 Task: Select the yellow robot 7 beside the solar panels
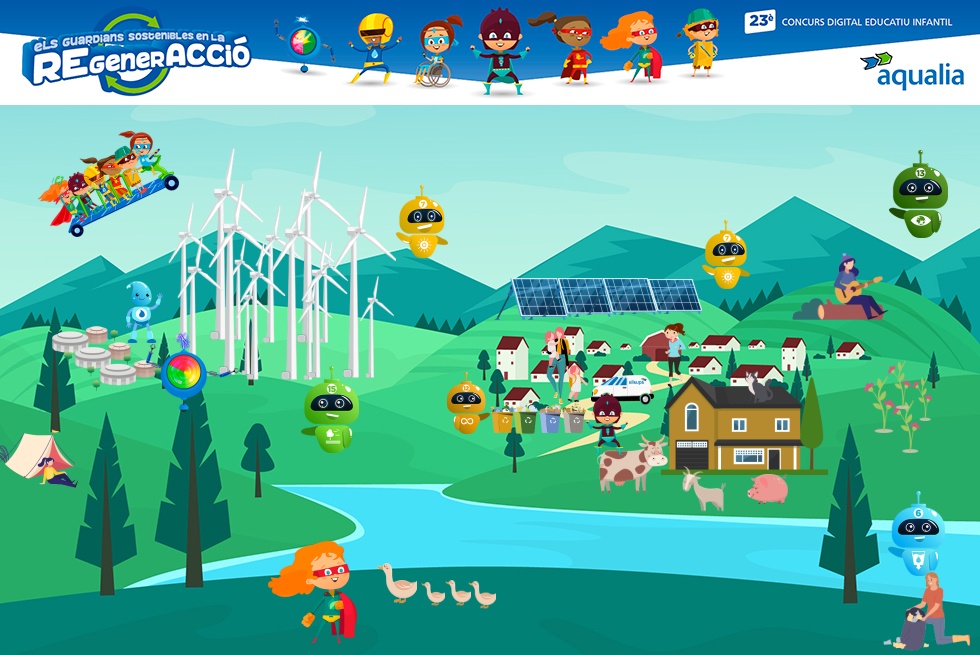point(725,258)
